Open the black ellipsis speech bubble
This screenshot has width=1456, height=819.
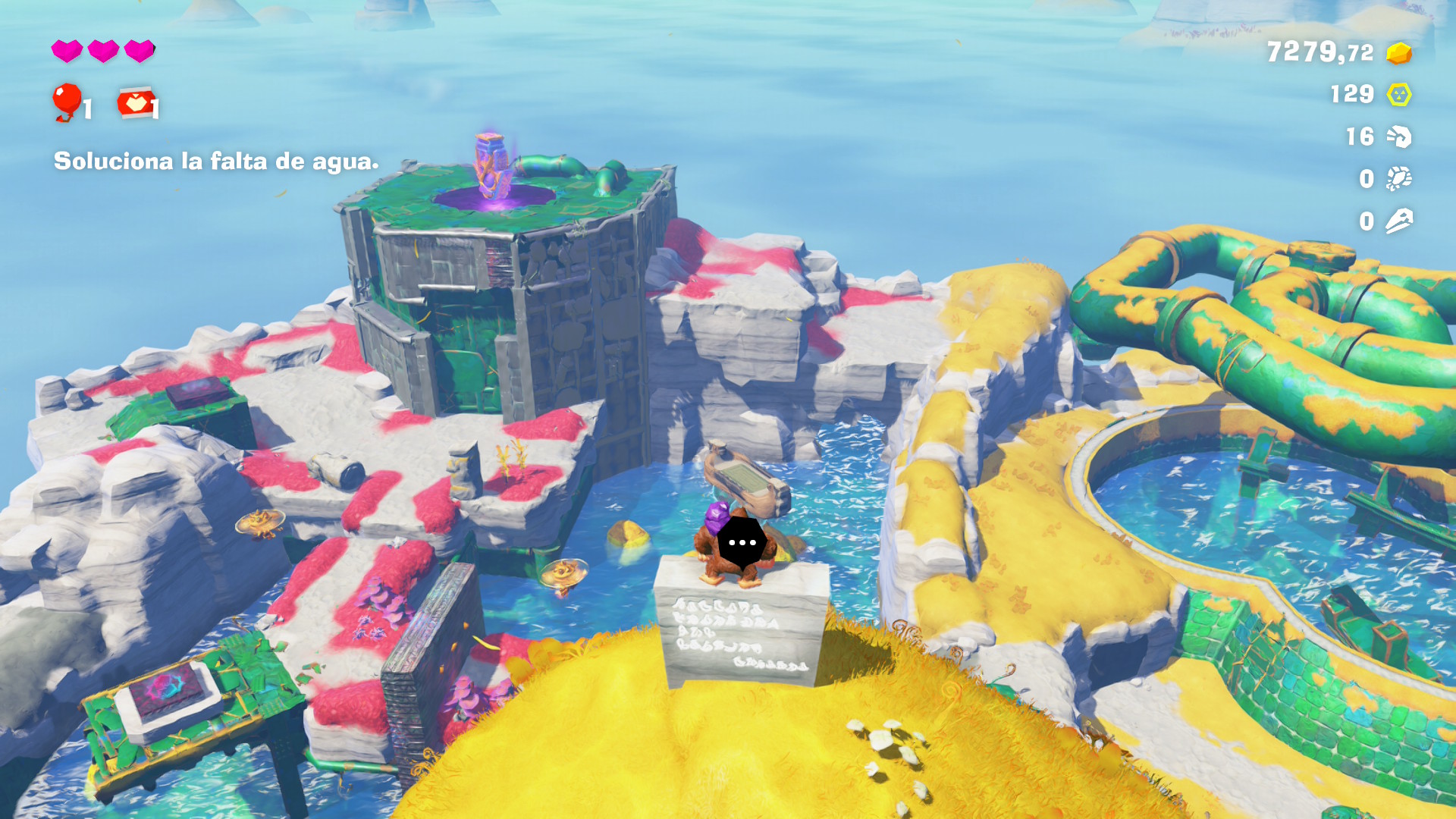741,543
